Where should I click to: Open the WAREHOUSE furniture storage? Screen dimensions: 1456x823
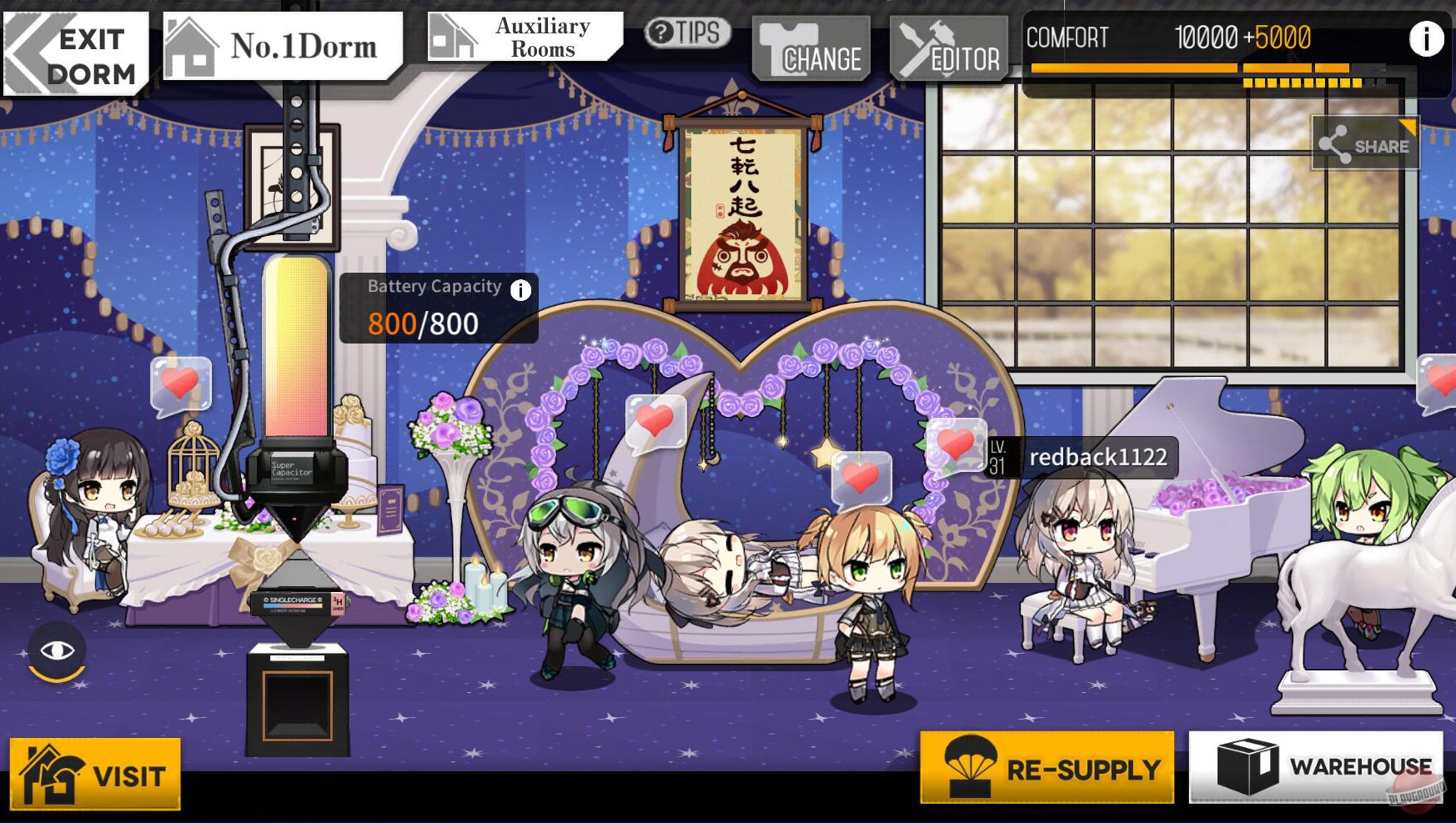(1318, 763)
